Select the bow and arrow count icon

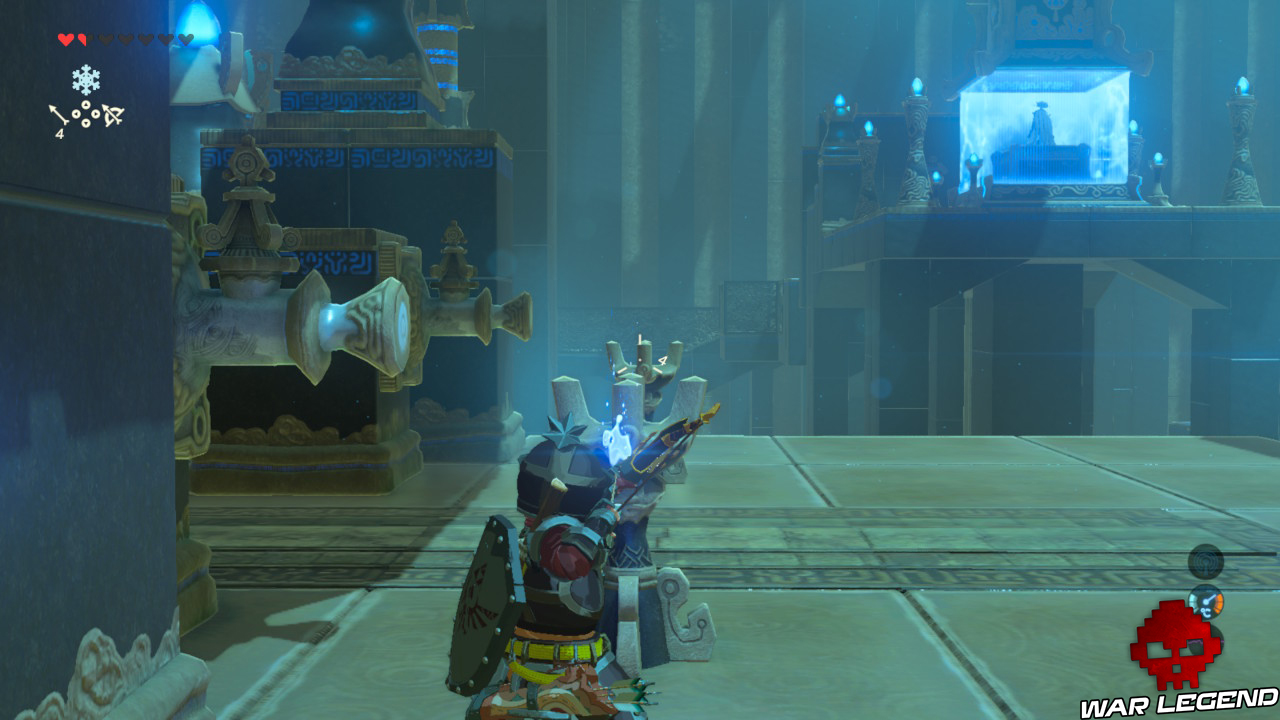coord(113,114)
